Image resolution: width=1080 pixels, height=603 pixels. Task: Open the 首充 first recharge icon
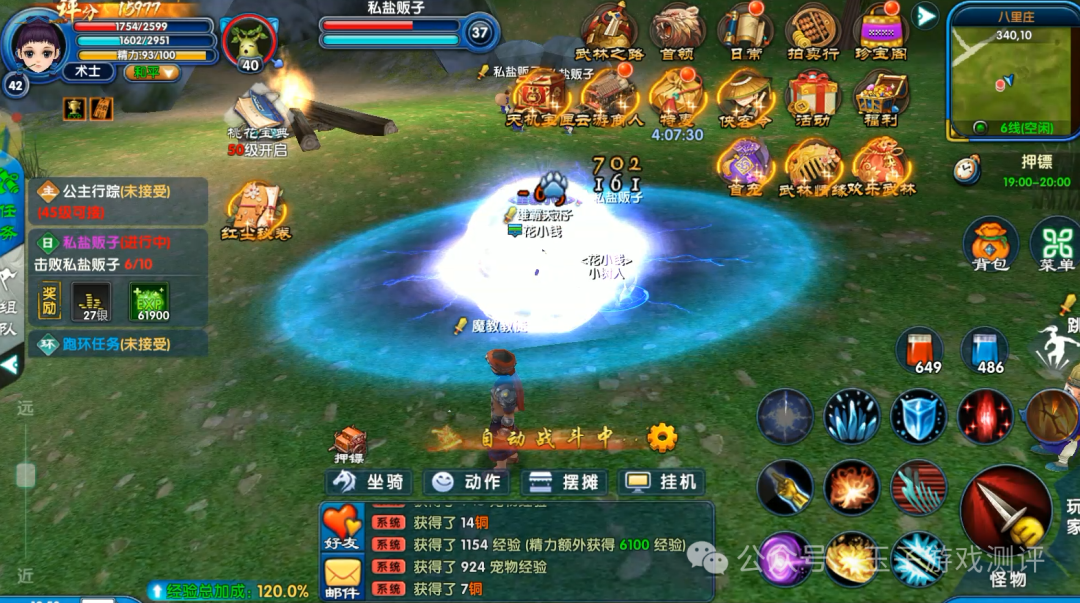745,165
